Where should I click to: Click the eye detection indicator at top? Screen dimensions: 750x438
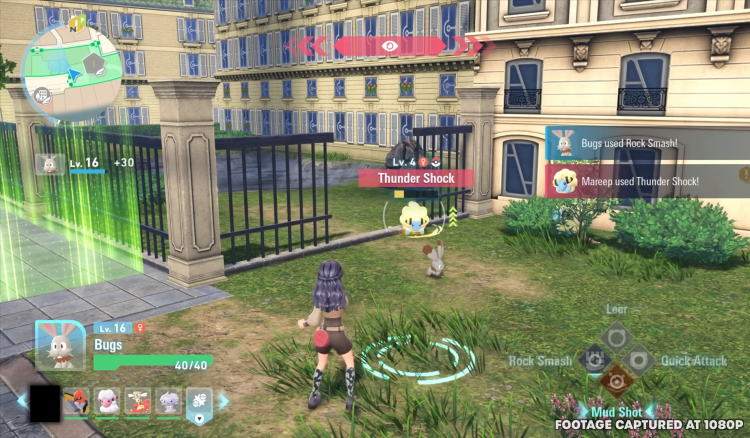pos(390,46)
